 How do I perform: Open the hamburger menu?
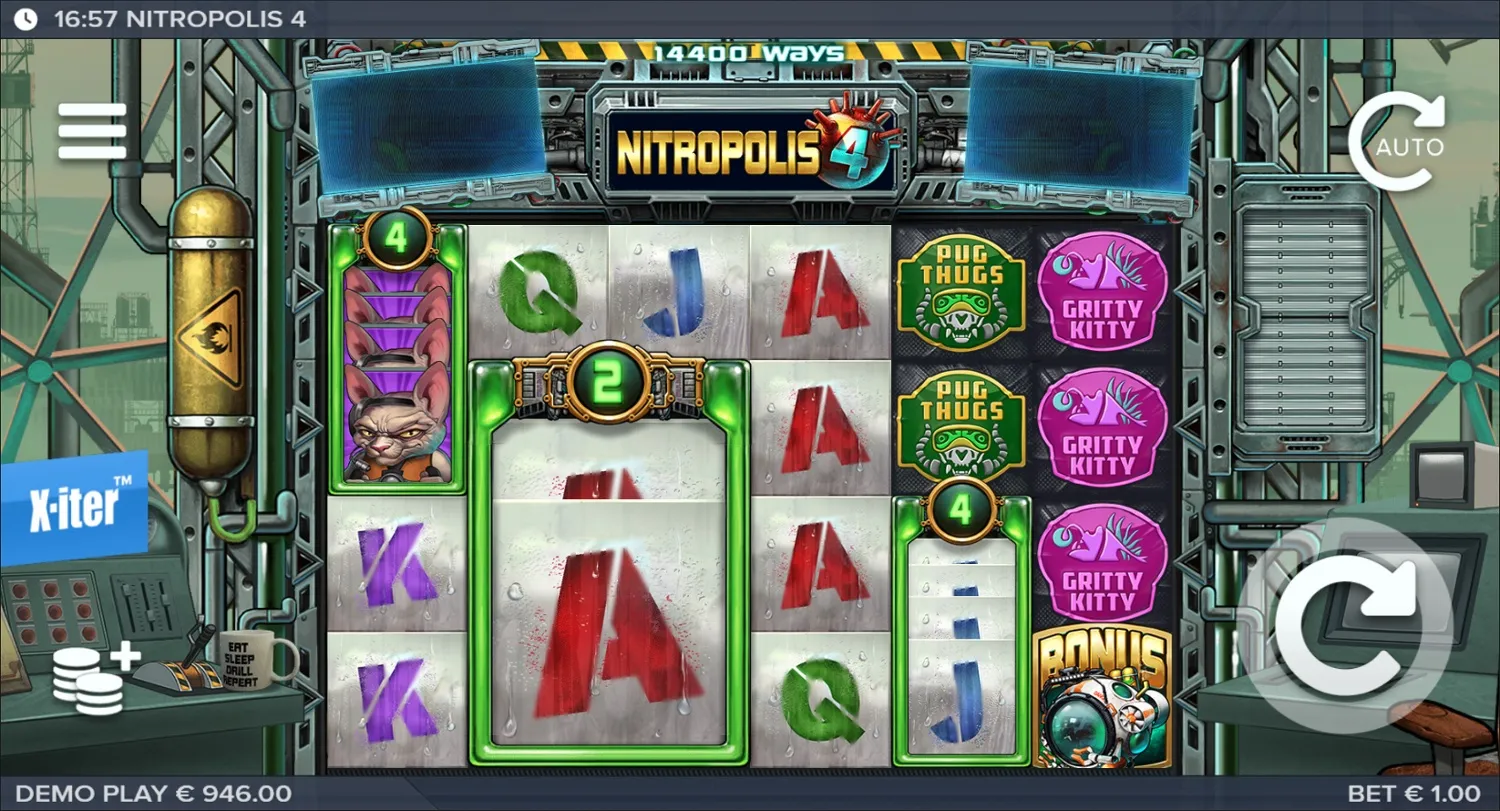[x=92, y=130]
